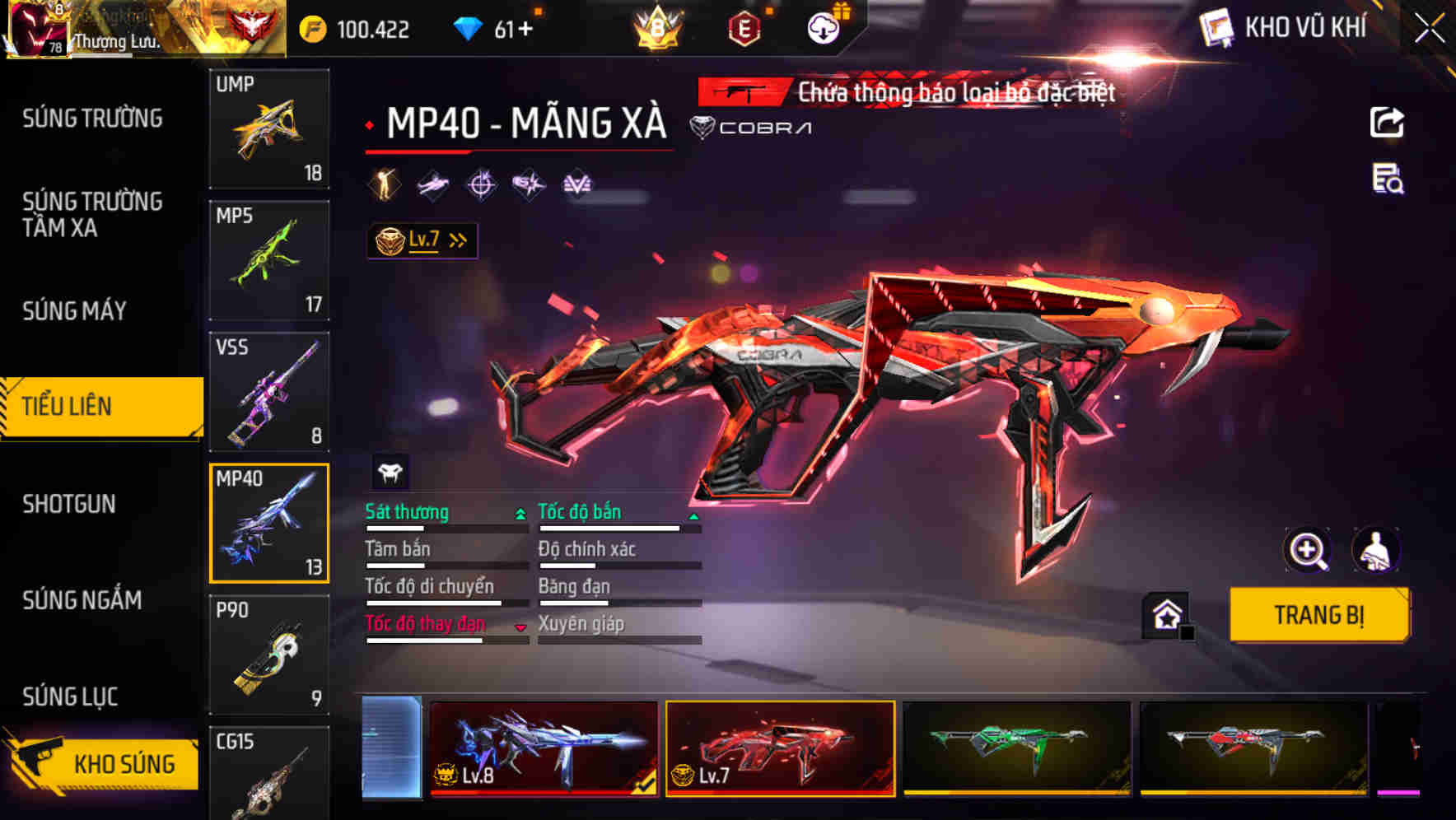Open the cloud download gift icon in the top bar
1456x820 pixels.
click(823, 26)
